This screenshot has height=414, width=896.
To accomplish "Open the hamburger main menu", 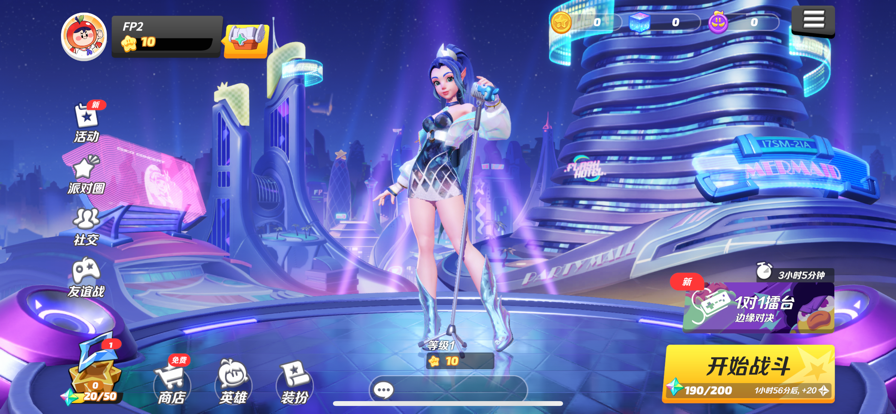I will point(813,20).
